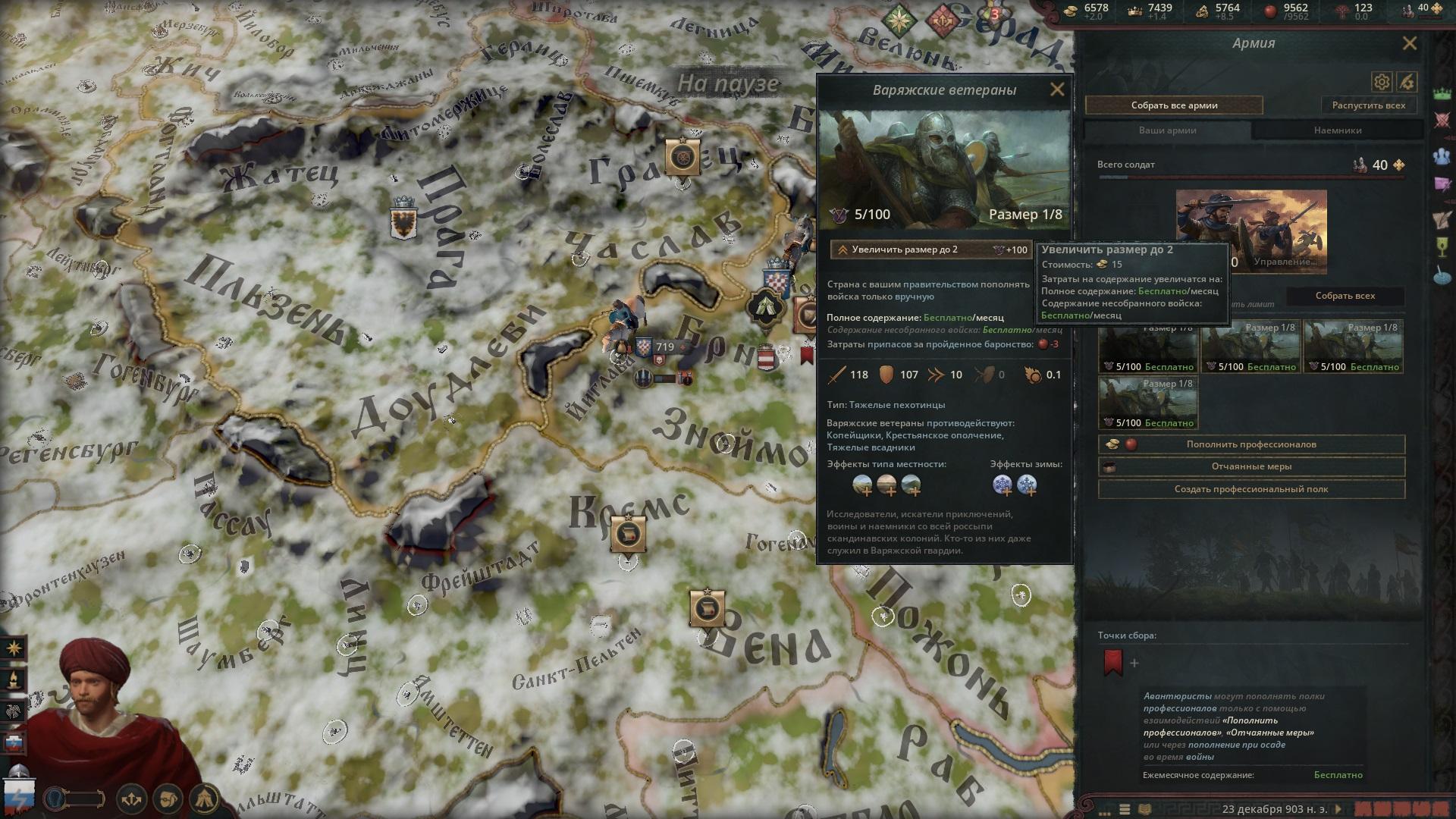
Task: Add a rally point with the plus icon
Action: coord(1134,663)
